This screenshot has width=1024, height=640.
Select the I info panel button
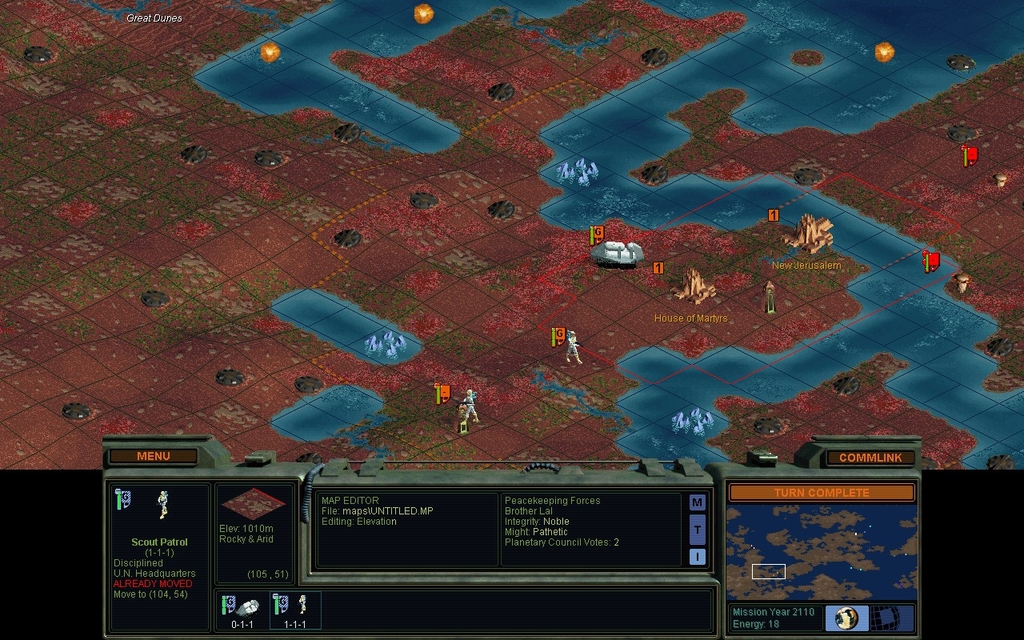point(697,556)
